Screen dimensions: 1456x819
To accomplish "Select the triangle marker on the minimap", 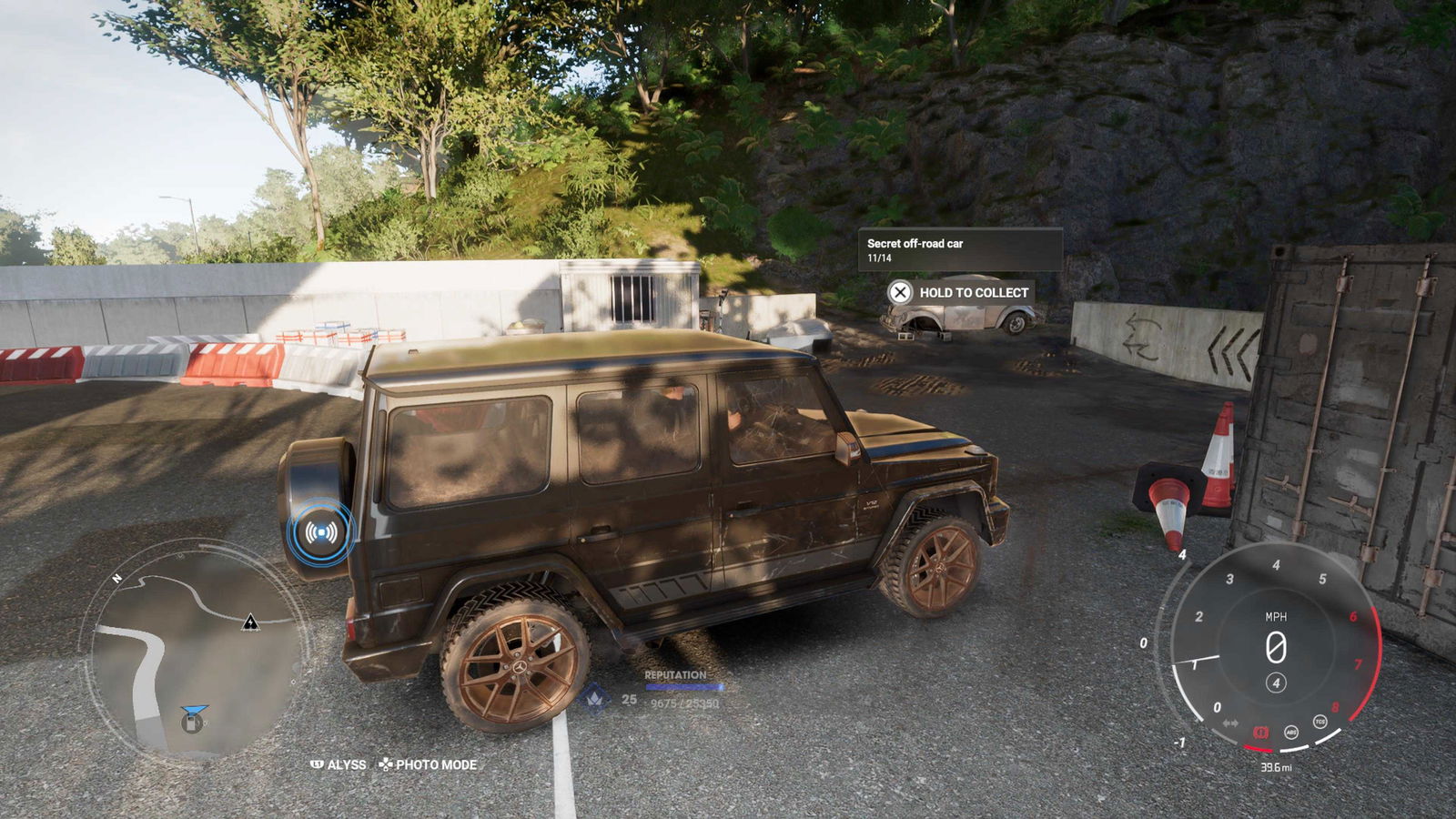I will 250,623.
